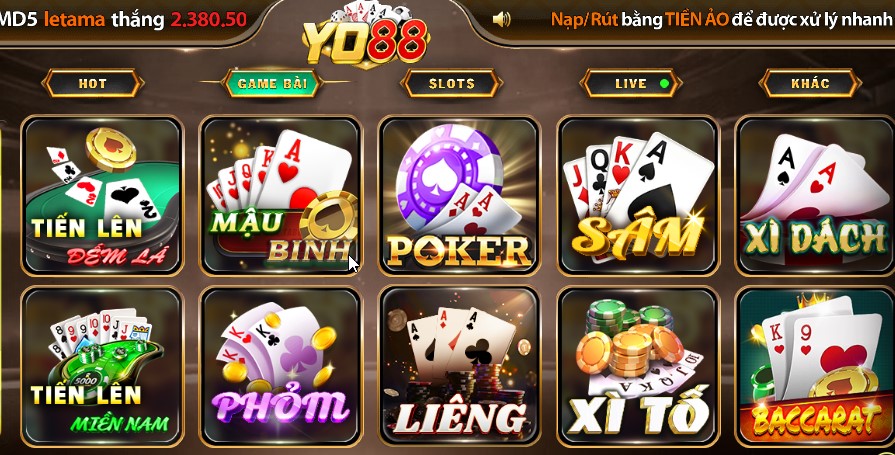Select the GAME BÀI tab

click(x=272, y=83)
